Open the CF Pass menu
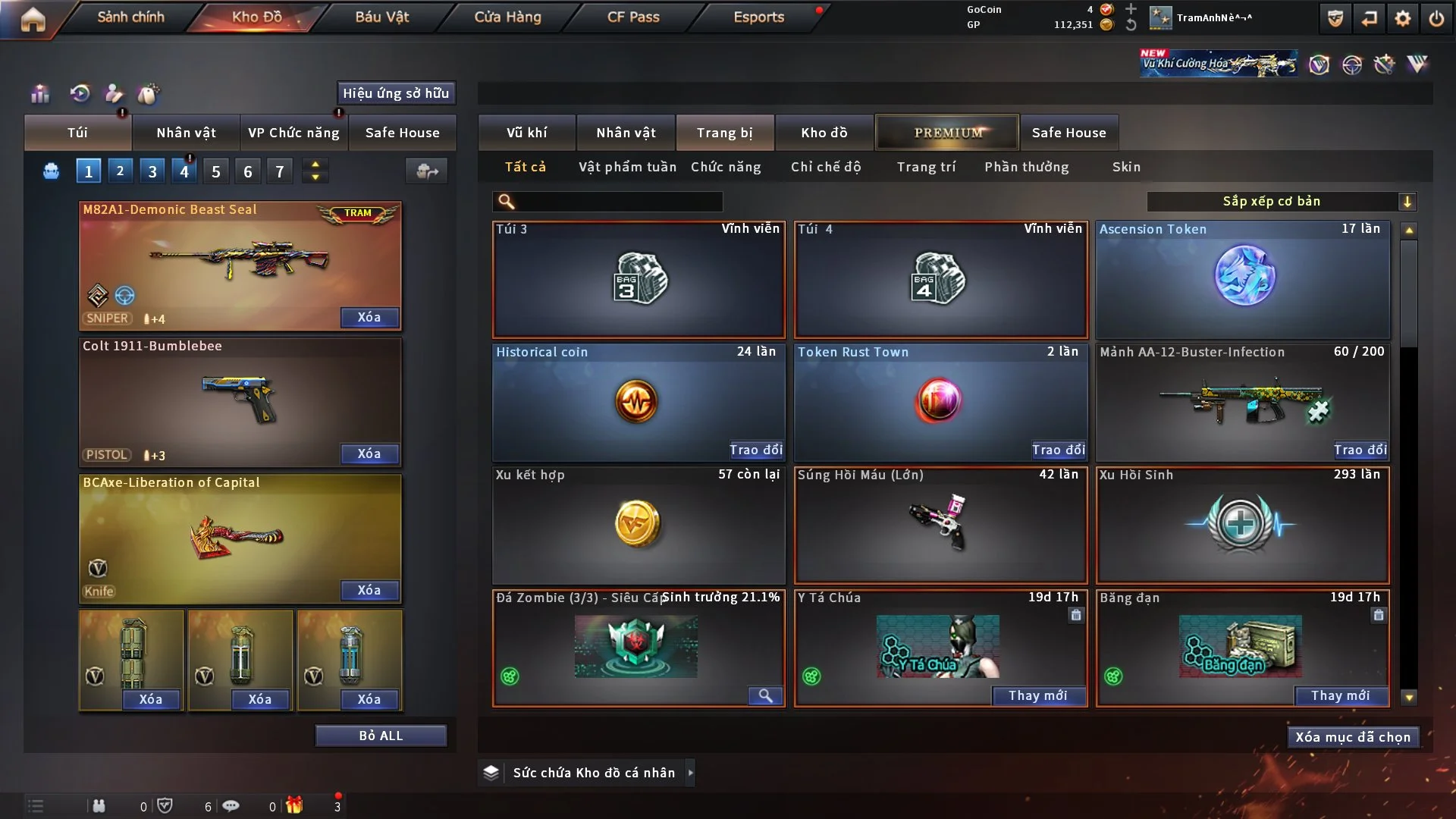Viewport: 1456px width, 819px height. (633, 17)
